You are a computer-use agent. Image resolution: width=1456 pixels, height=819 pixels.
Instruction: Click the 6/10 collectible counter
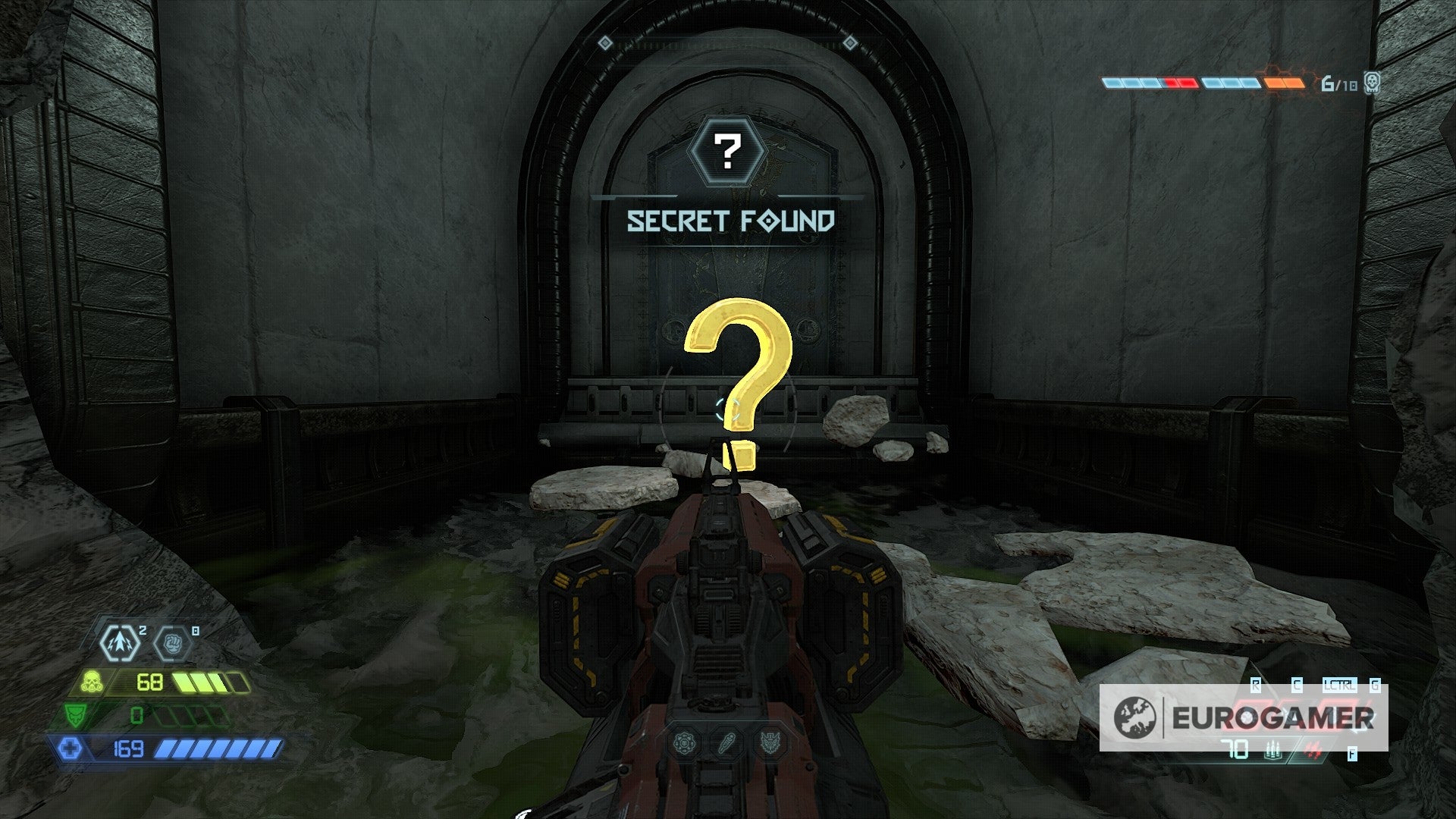(1339, 83)
